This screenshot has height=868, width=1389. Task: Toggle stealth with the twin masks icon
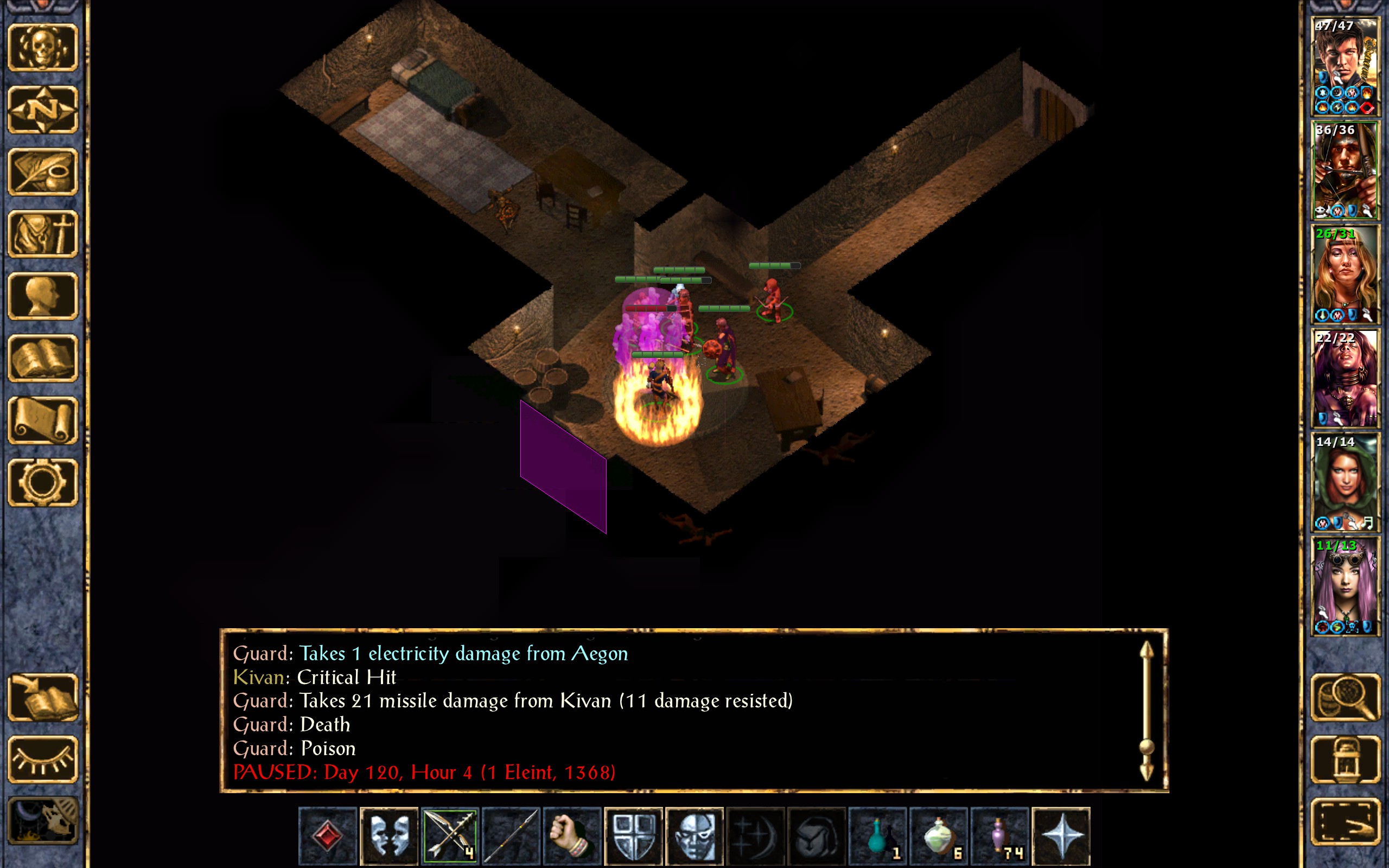(388, 835)
